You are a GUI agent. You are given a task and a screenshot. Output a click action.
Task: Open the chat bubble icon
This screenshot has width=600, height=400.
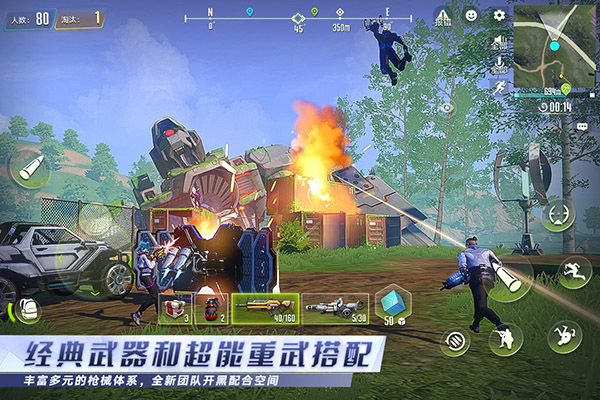click(582, 127)
